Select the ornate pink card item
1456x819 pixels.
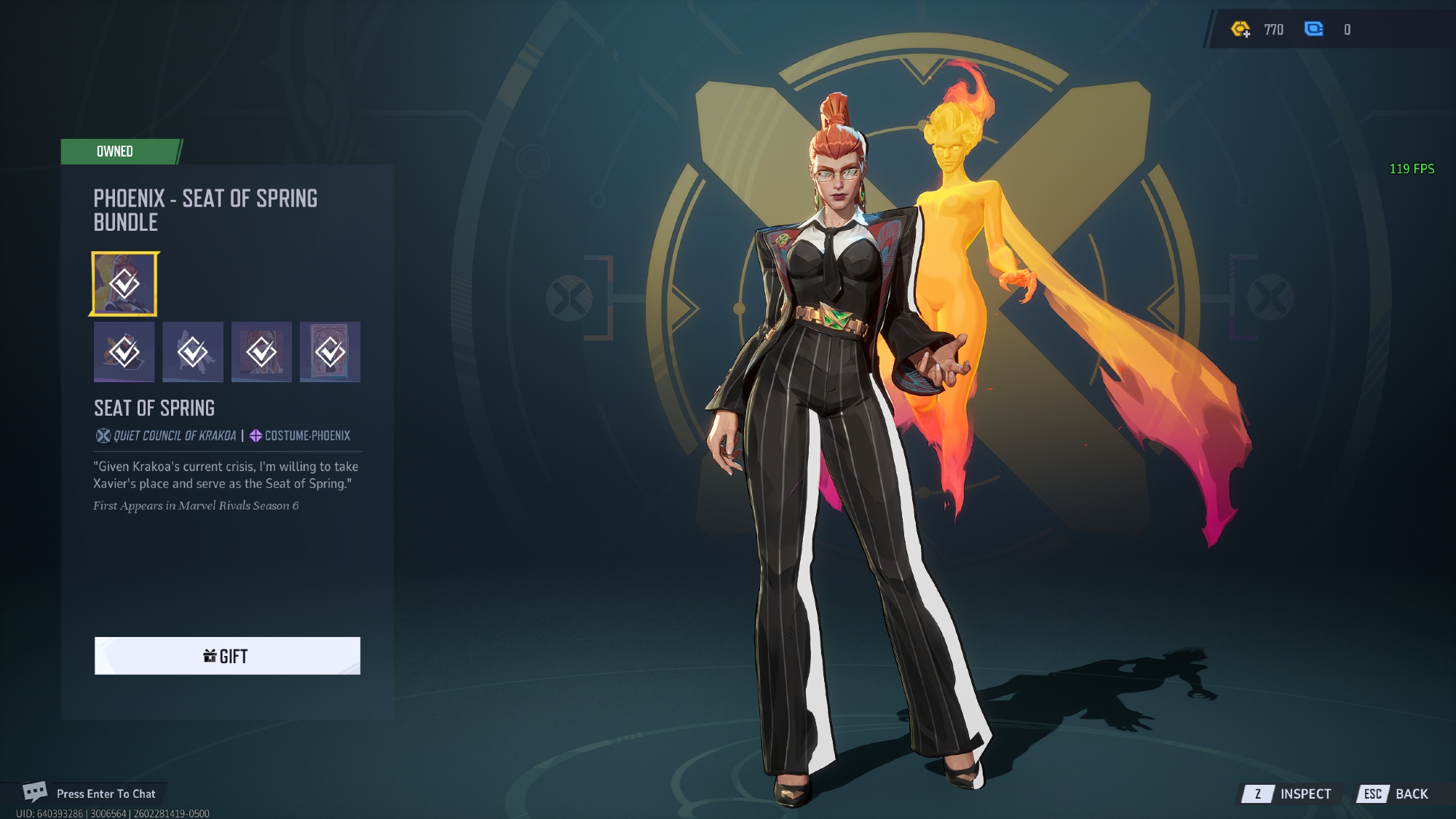pyautogui.click(x=330, y=352)
